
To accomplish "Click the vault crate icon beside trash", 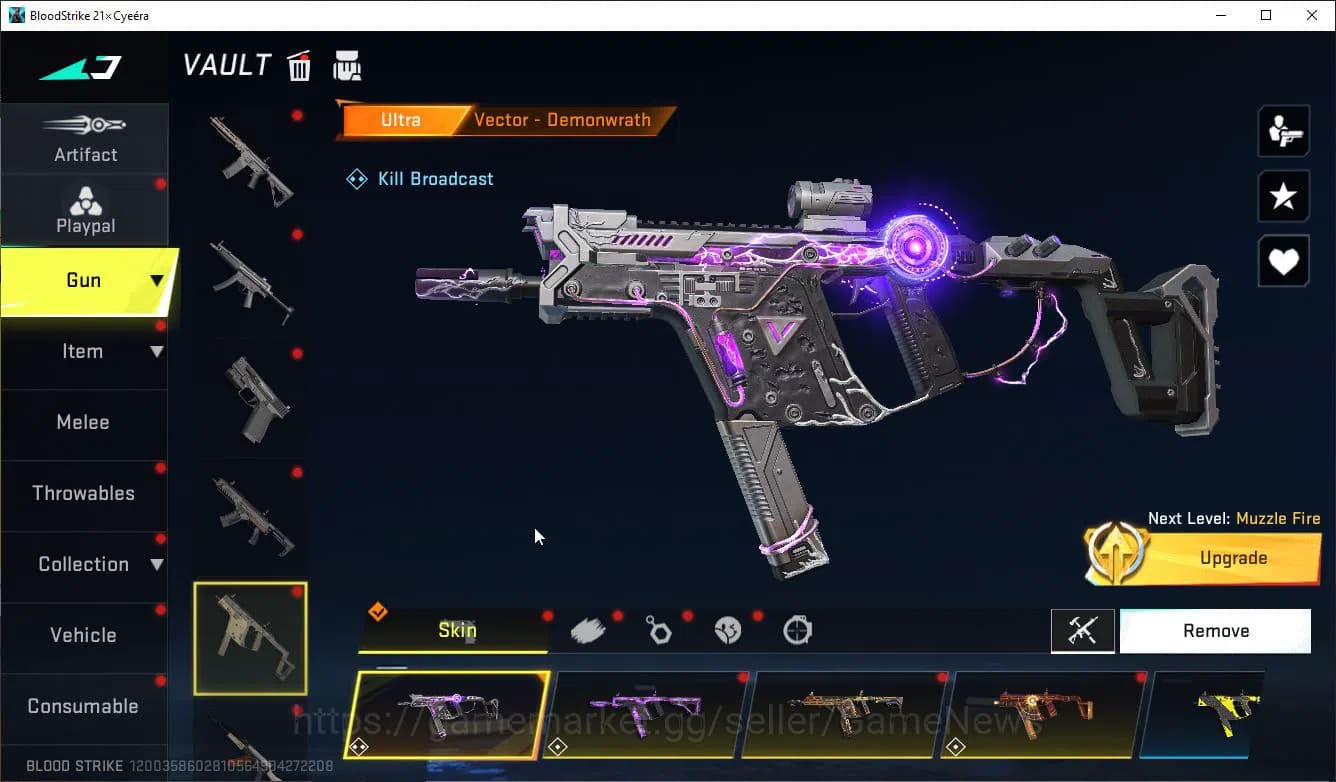I will 347,65.
